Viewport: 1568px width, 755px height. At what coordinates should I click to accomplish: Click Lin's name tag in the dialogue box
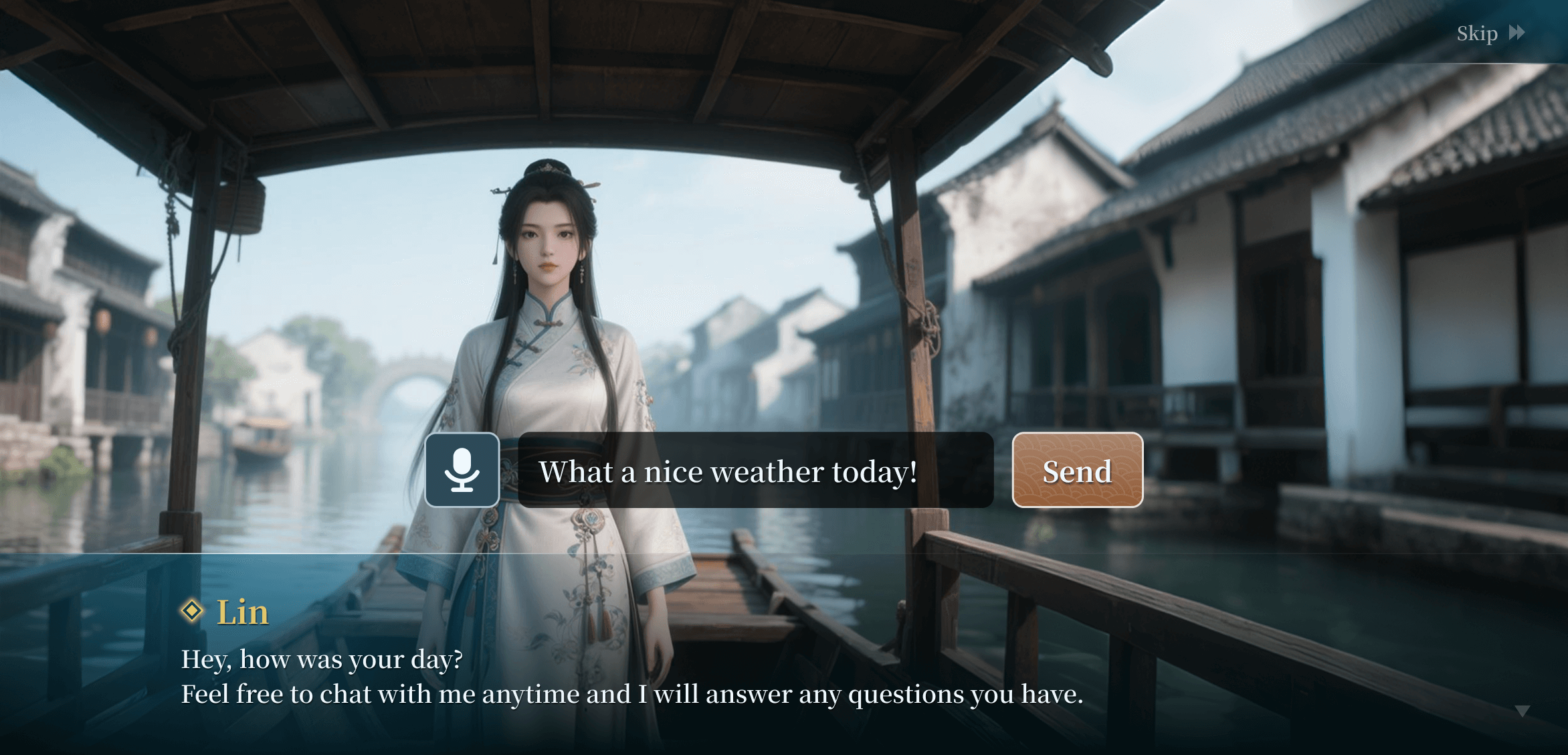click(x=241, y=611)
